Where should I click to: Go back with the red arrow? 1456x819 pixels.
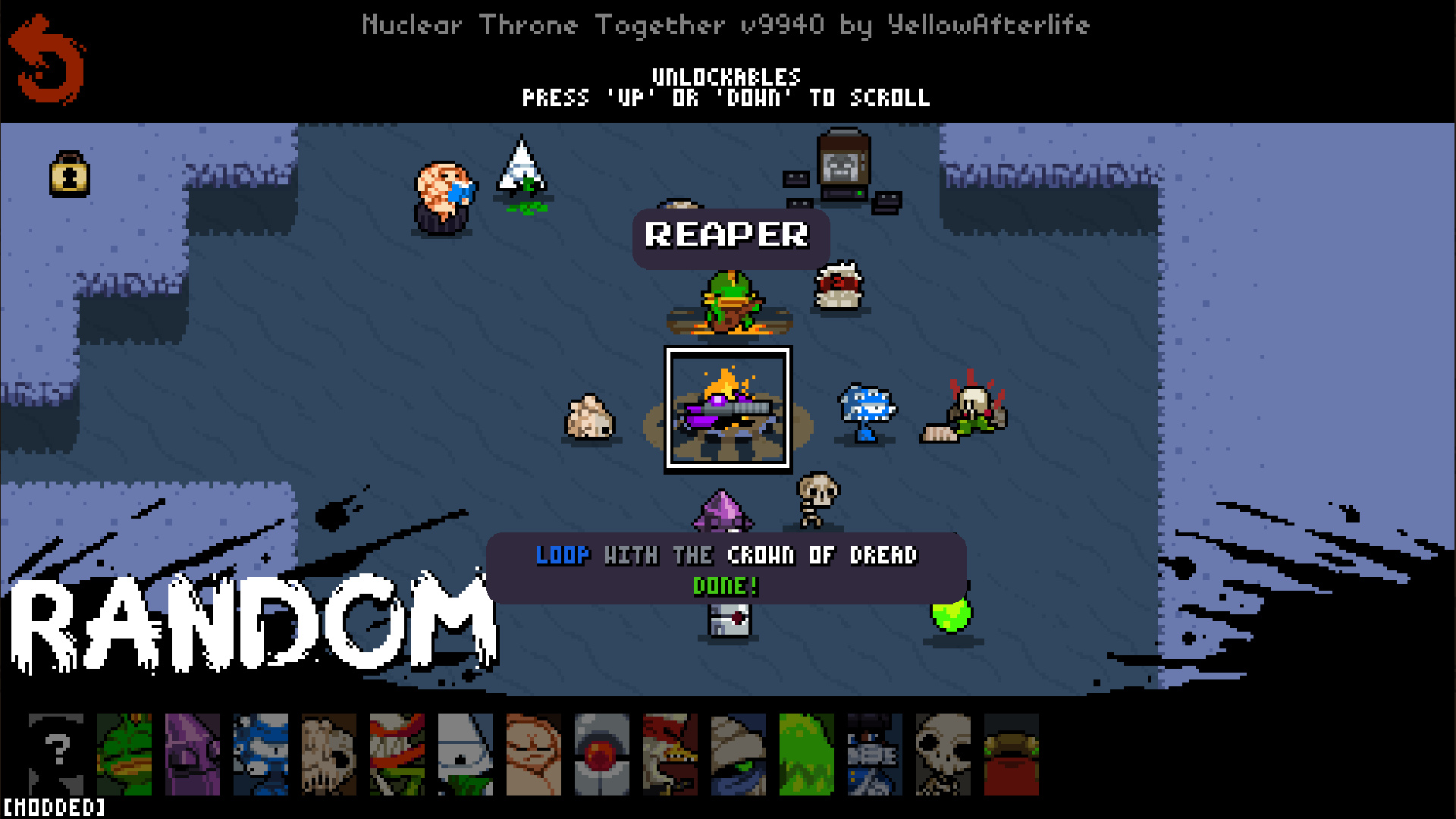pyautogui.click(x=47, y=61)
